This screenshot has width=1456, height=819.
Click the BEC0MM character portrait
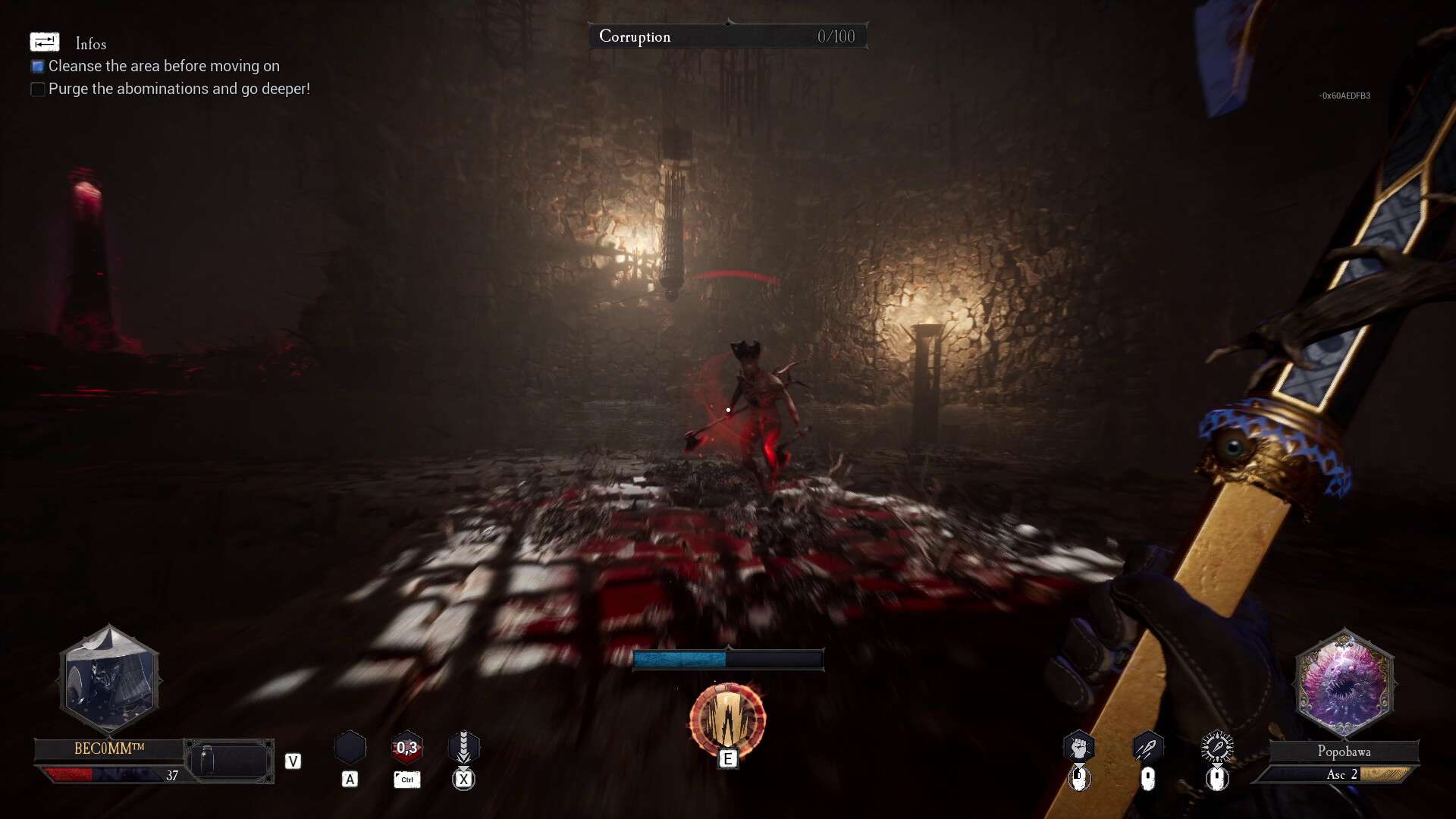110,679
